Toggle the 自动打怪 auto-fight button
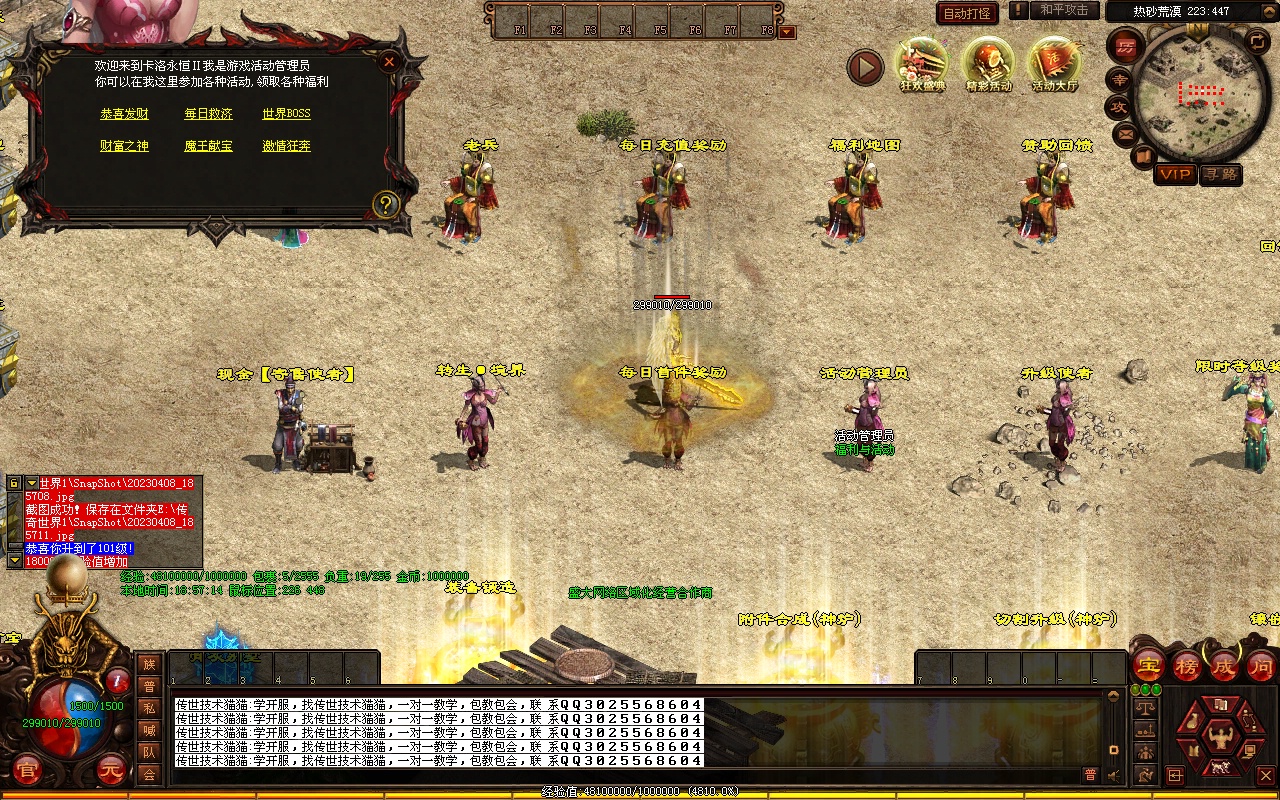This screenshot has width=1280, height=800. coord(967,13)
